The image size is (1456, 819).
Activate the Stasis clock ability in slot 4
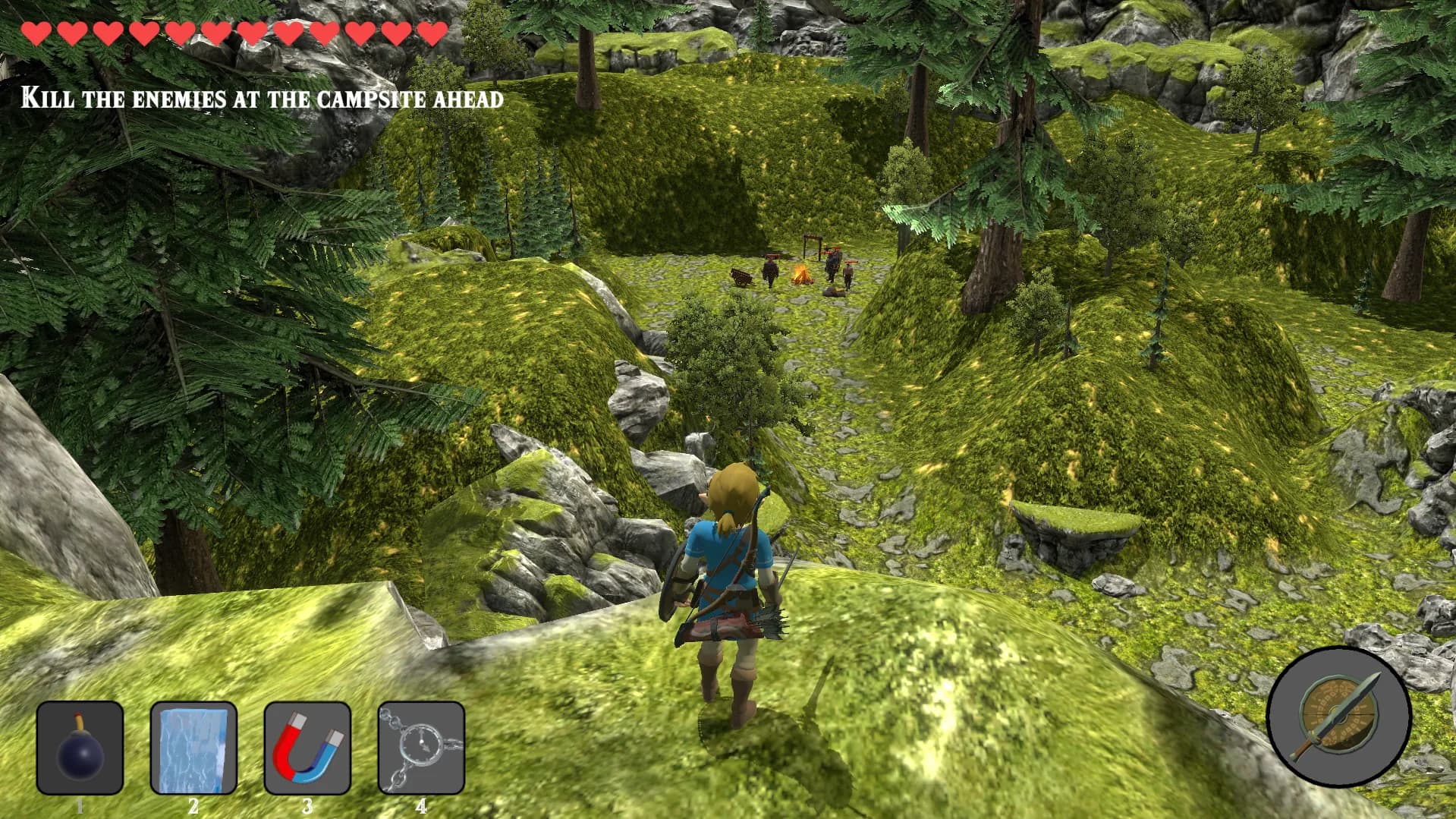(420, 748)
